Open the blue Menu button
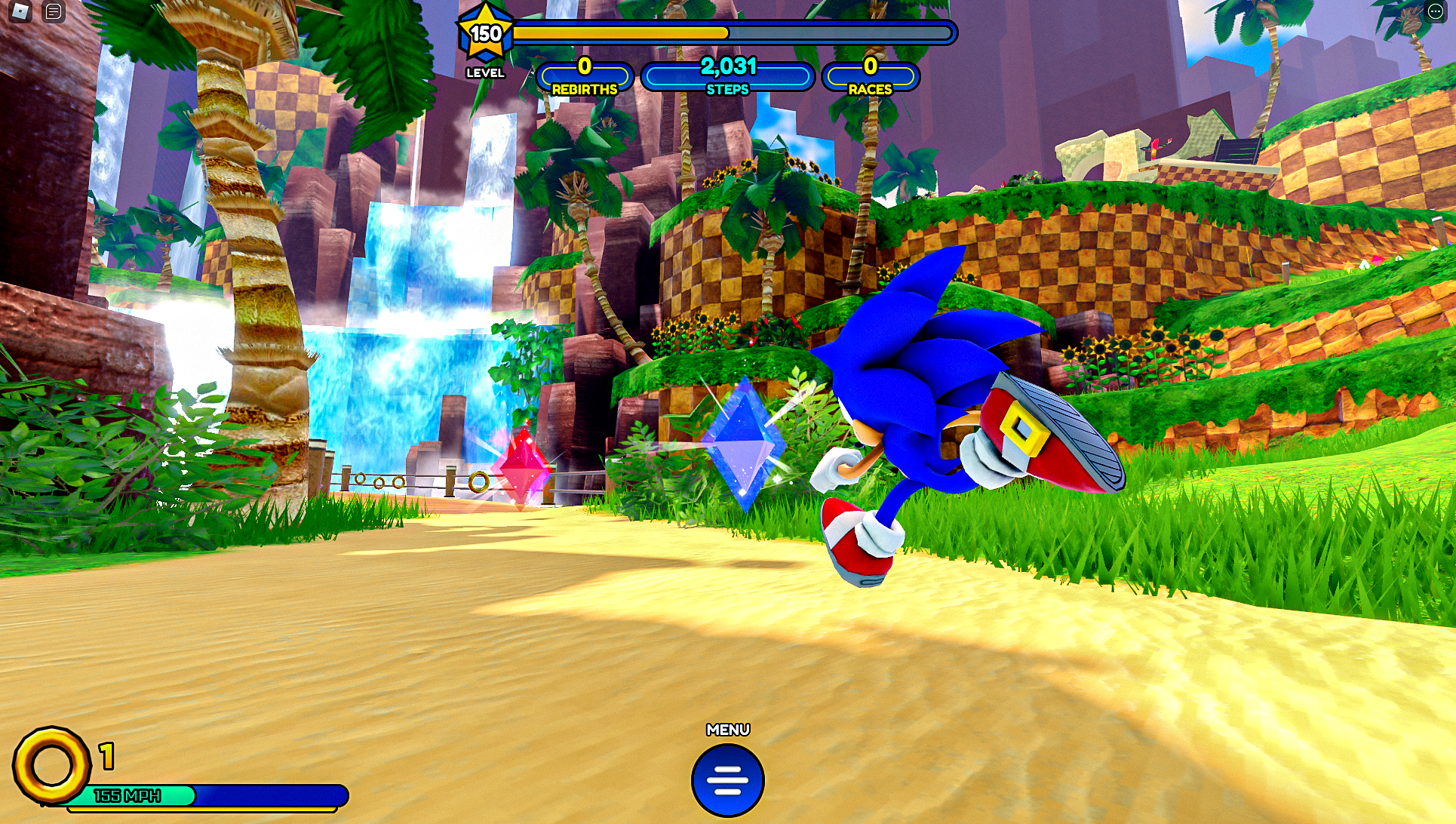 coord(727,779)
